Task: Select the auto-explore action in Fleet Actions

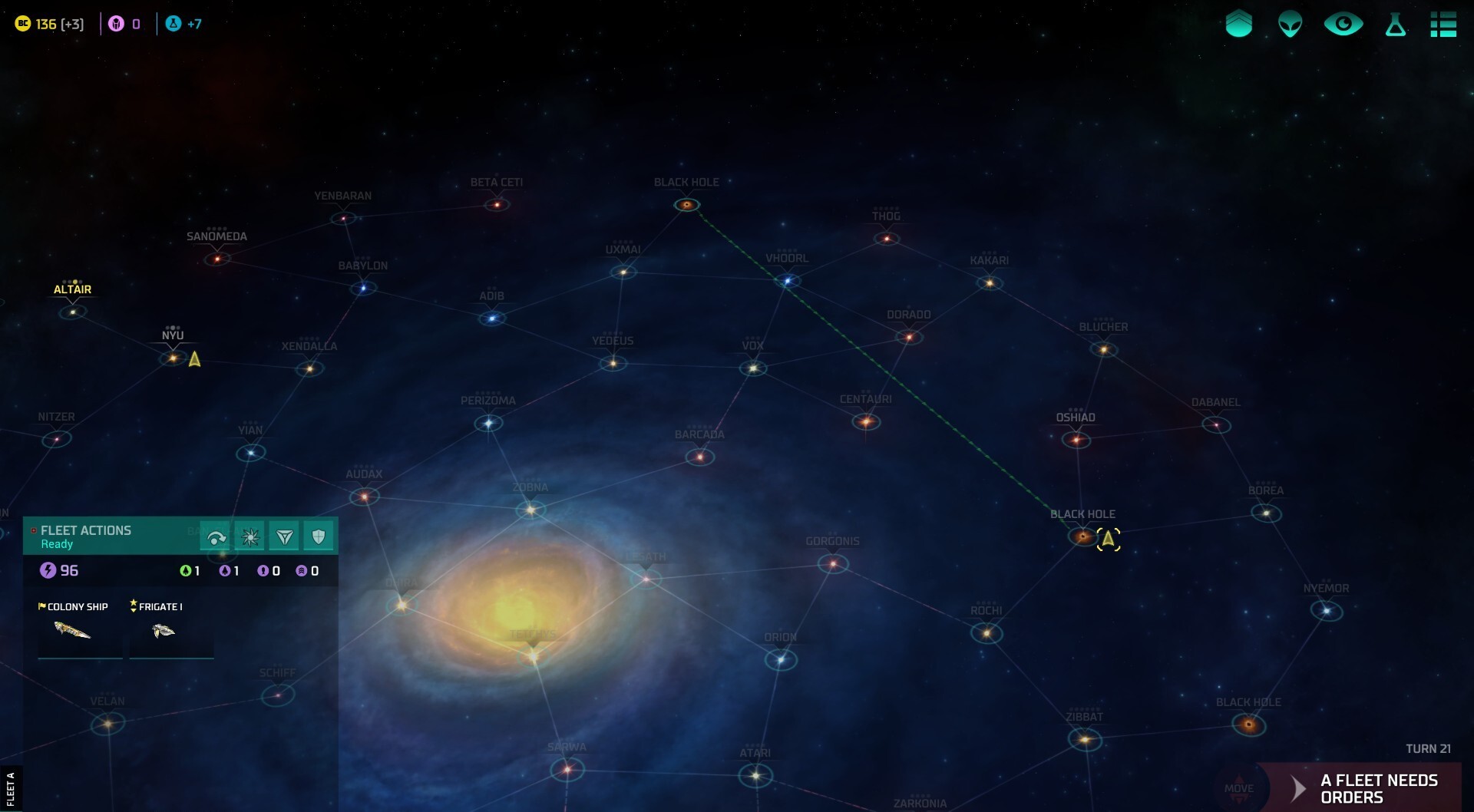Action: [x=215, y=536]
